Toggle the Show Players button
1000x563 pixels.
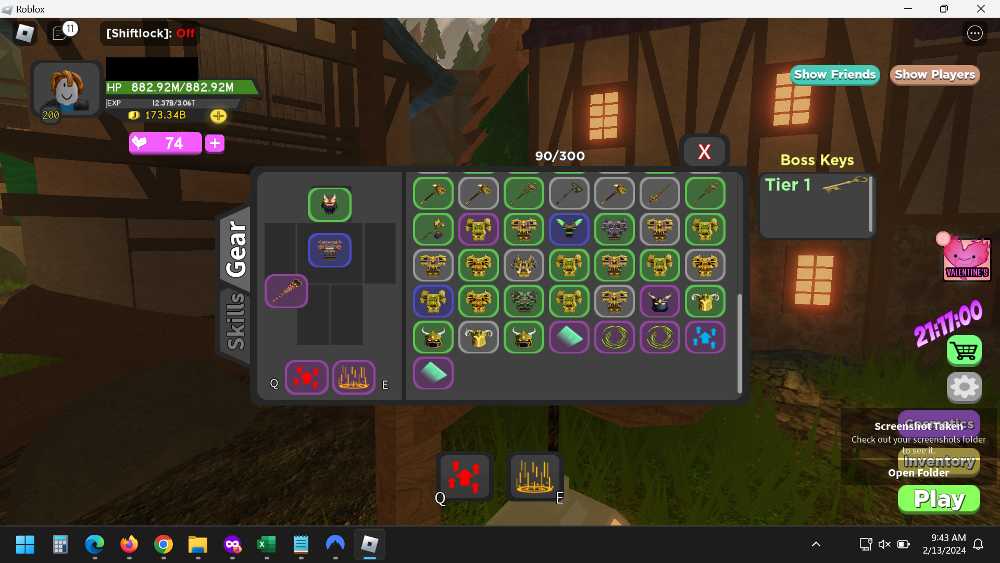(x=934, y=74)
